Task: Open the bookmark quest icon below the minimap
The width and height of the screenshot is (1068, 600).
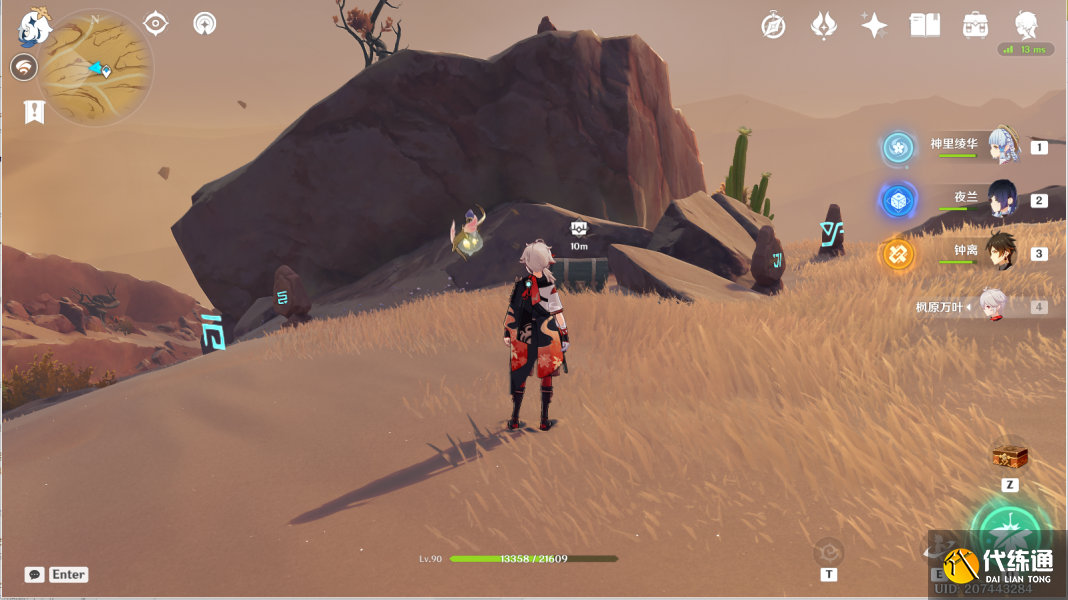Action: click(x=34, y=112)
